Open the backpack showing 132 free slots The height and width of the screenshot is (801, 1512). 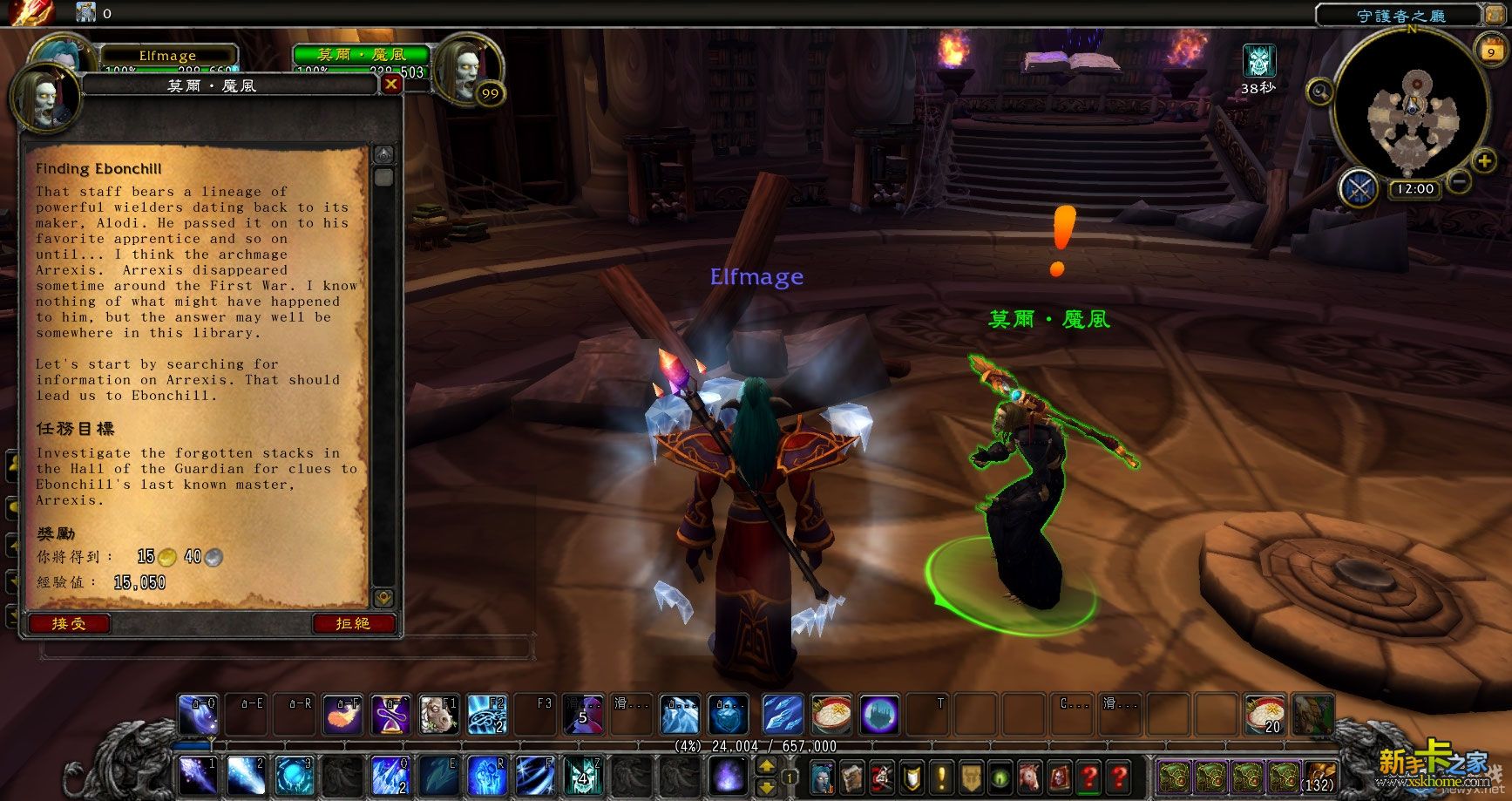click(1318, 776)
